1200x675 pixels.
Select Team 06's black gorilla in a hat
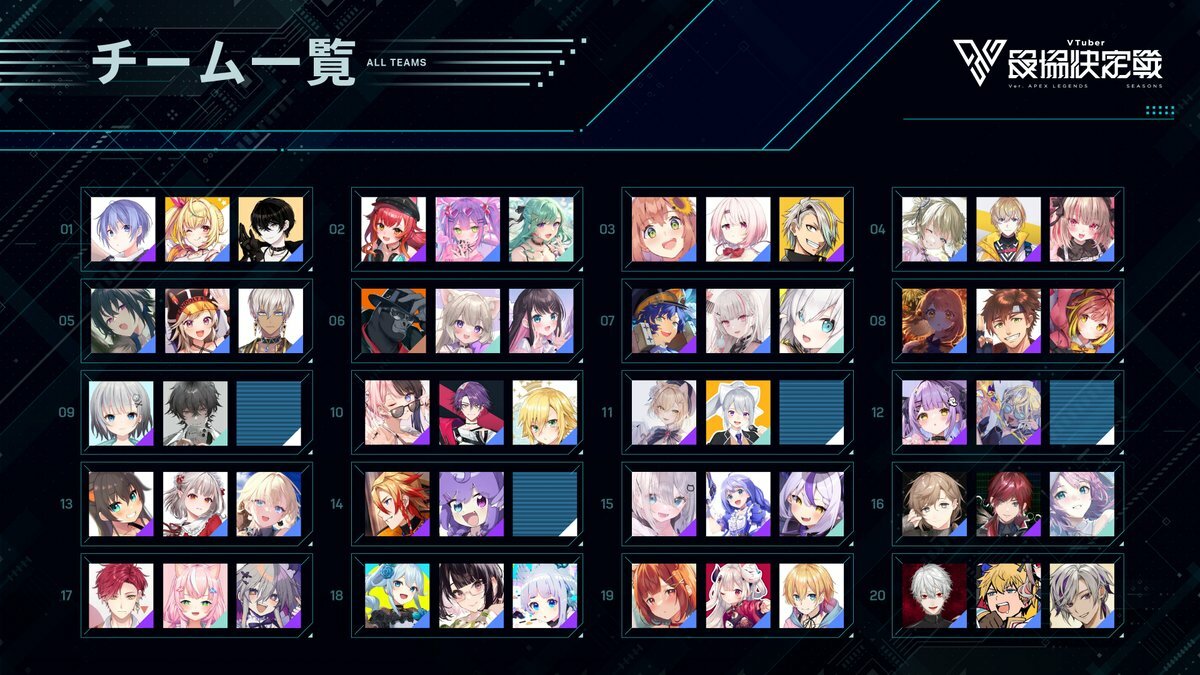(393, 321)
